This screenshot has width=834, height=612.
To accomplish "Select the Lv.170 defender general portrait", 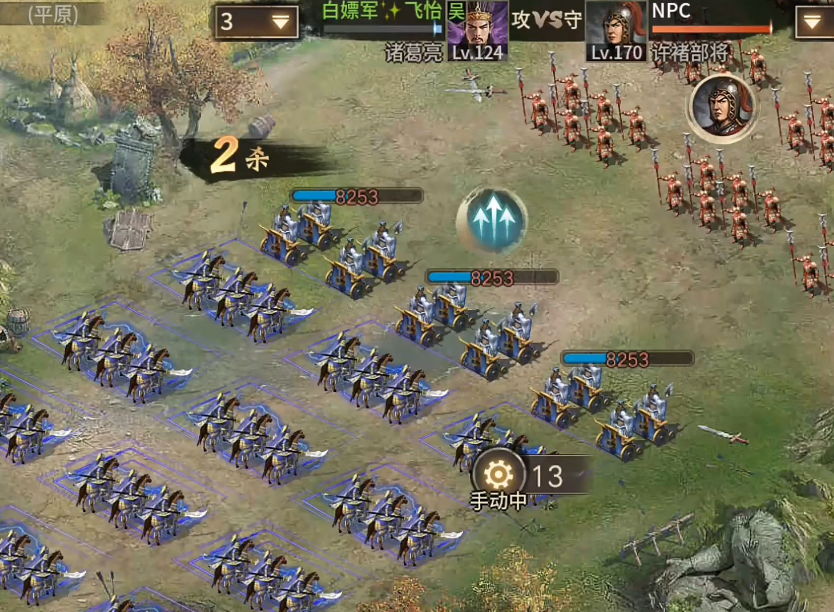I will pos(615,29).
